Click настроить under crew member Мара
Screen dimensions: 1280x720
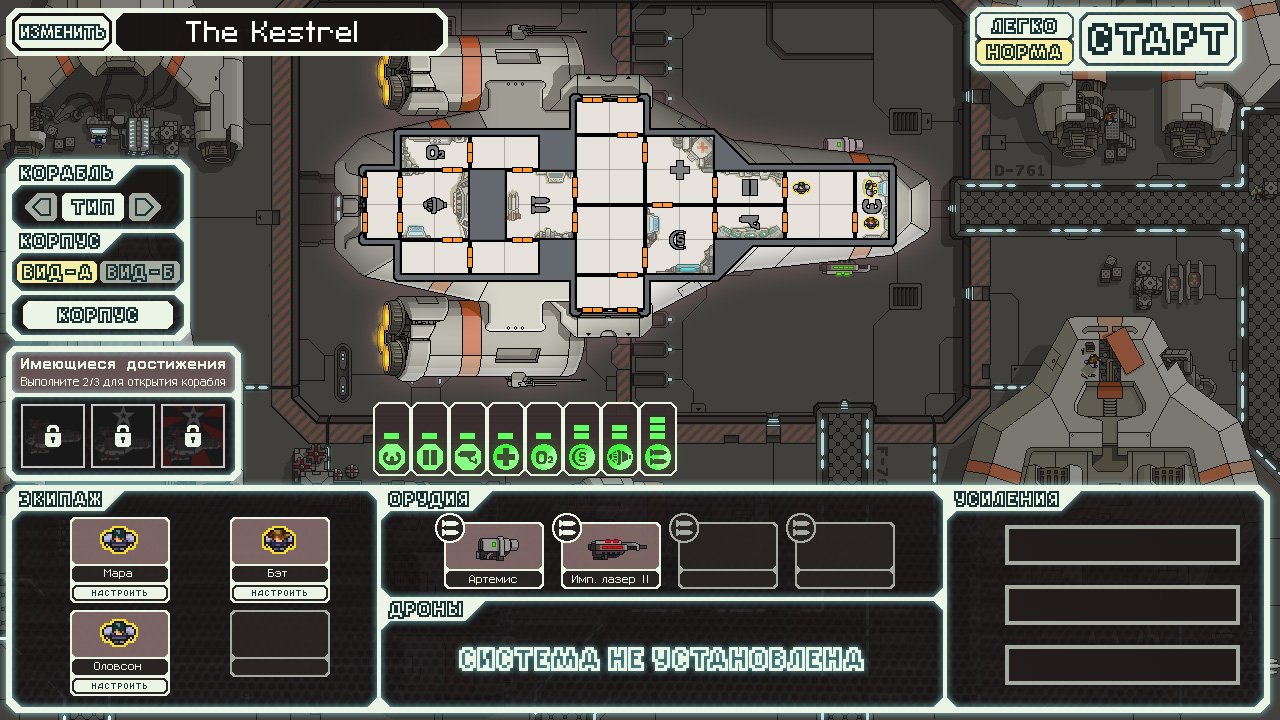120,592
